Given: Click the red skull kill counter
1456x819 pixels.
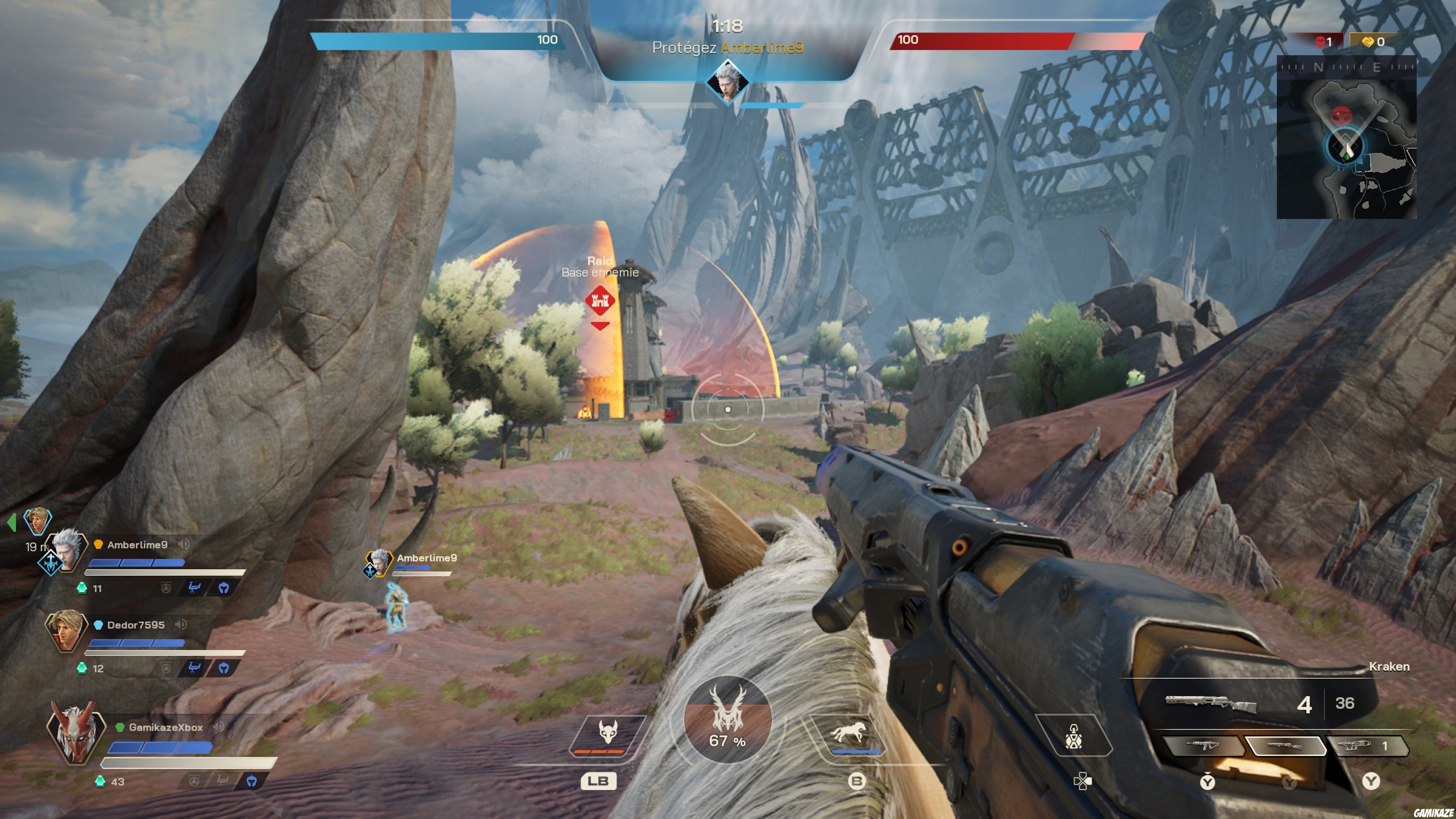Looking at the screenshot, I should (1323, 41).
